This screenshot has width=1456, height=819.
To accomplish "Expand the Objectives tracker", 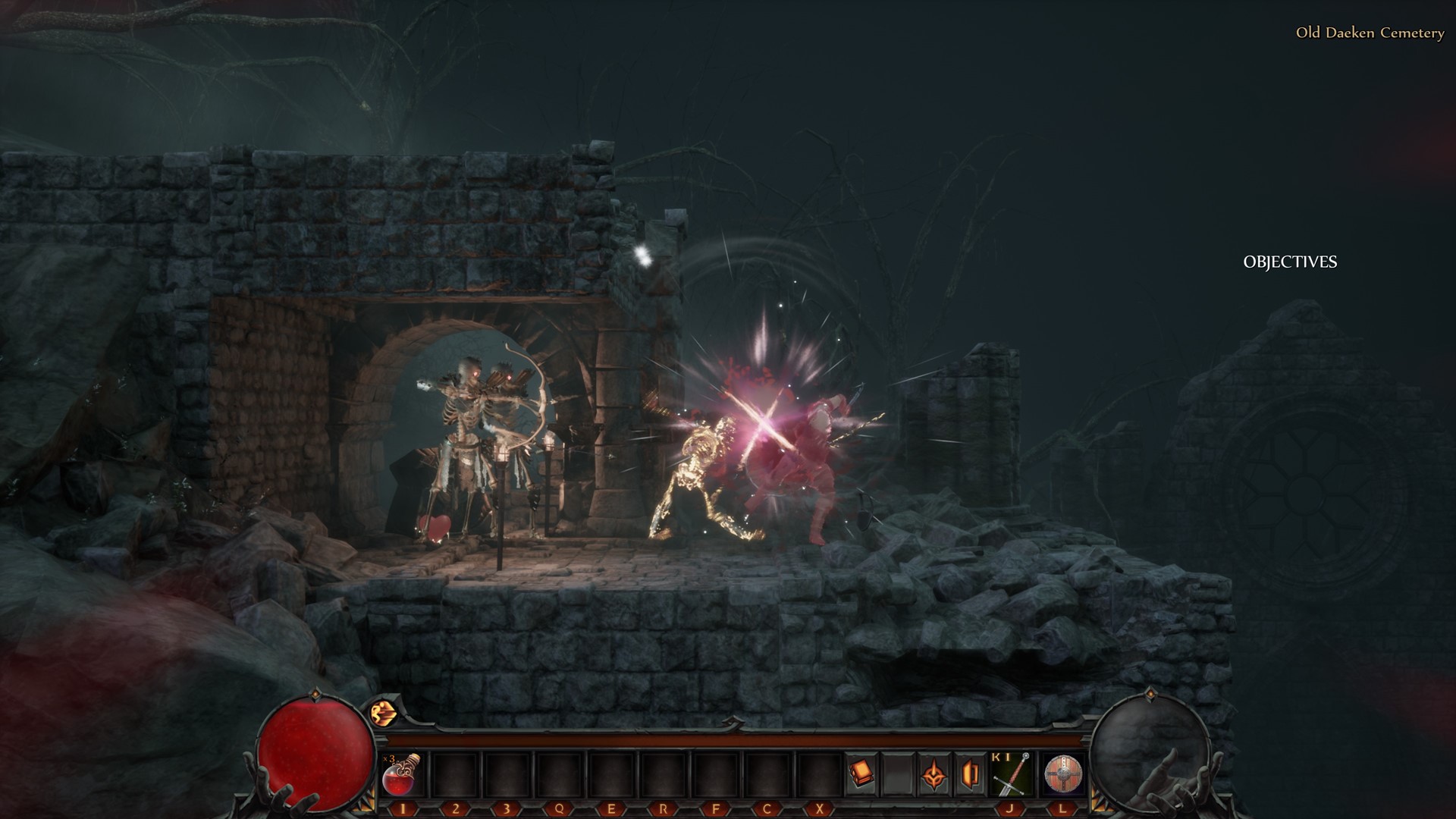I will (1290, 262).
